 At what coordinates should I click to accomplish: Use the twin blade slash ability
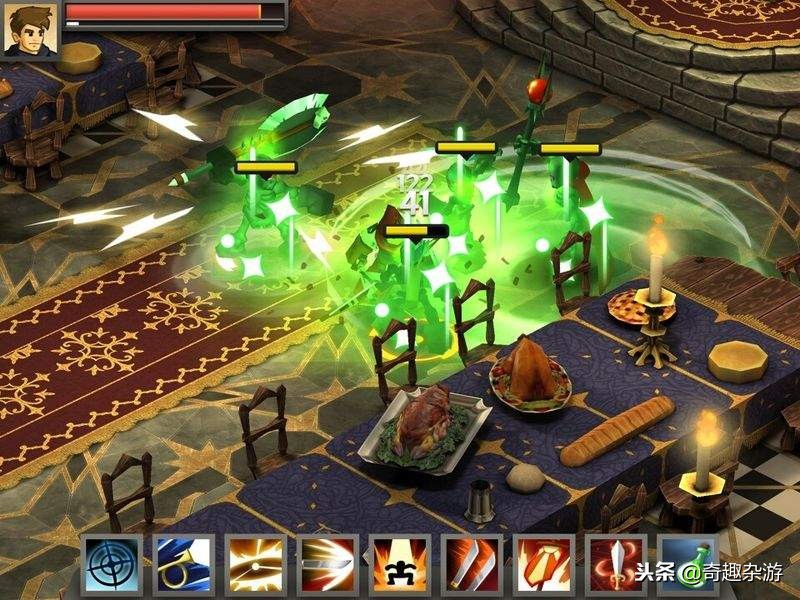[x=471, y=566]
